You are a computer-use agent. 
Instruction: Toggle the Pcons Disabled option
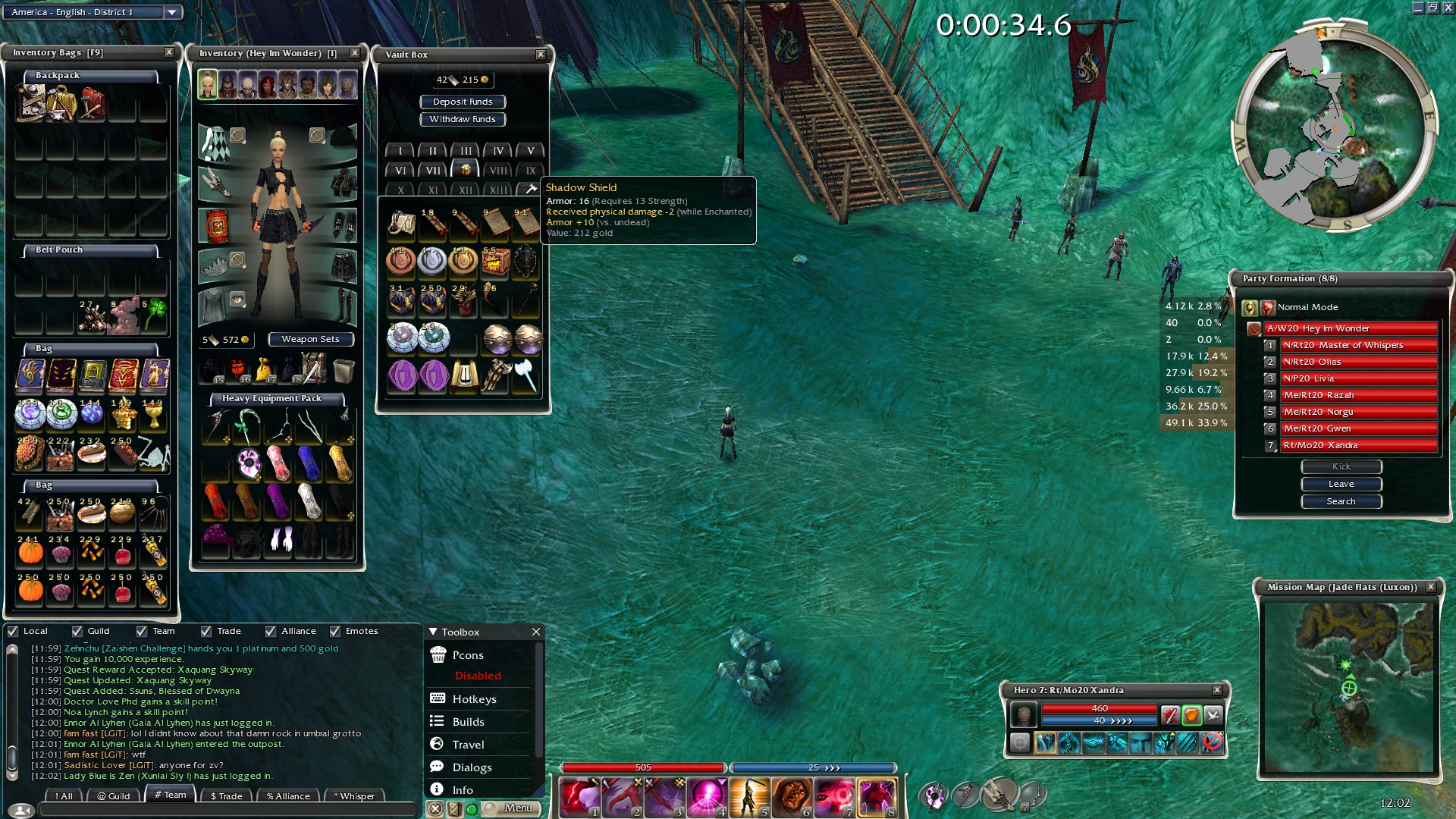click(478, 676)
